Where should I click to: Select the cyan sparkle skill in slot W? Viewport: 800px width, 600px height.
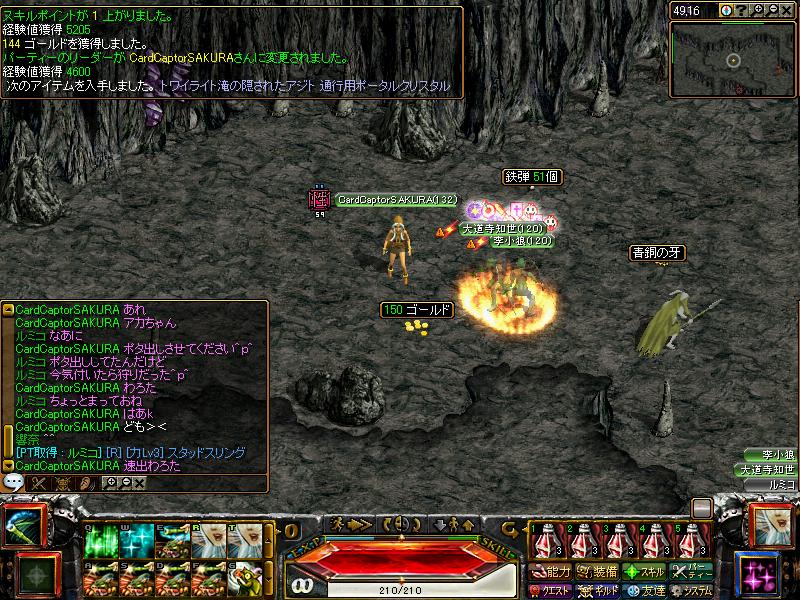coord(136,542)
